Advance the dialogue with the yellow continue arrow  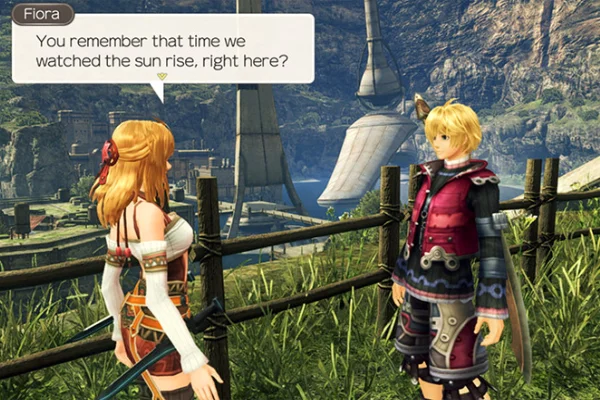(163, 75)
